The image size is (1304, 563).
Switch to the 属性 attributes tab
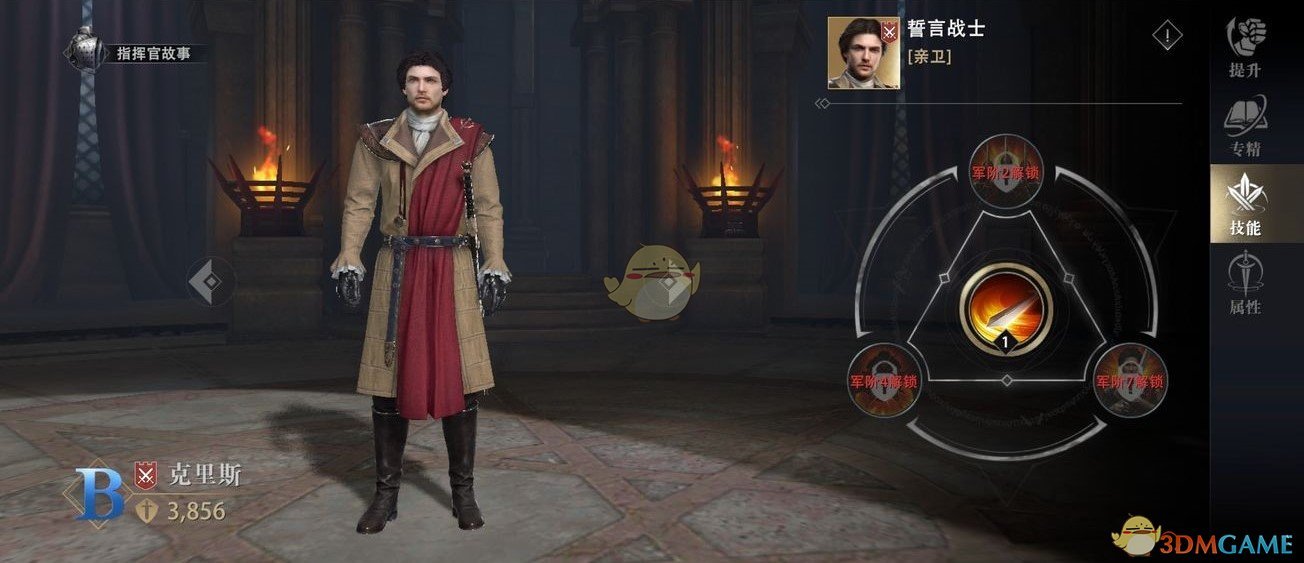tap(1245, 284)
